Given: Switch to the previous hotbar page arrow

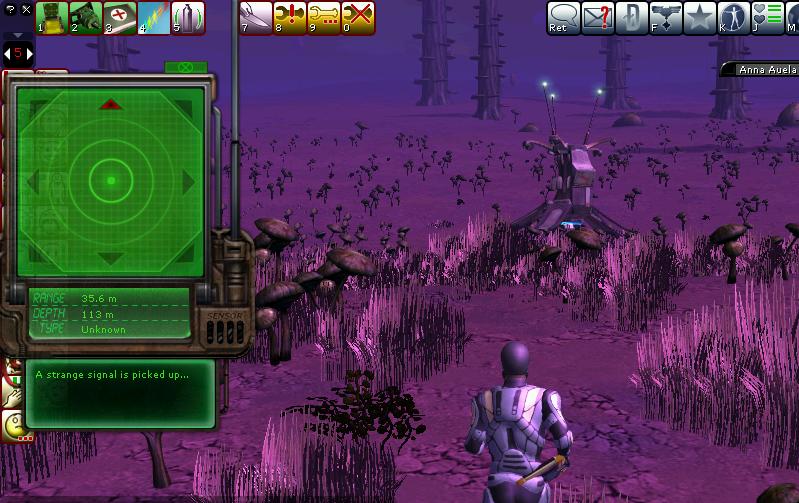Looking at the screenshot, I should (5, 53).
